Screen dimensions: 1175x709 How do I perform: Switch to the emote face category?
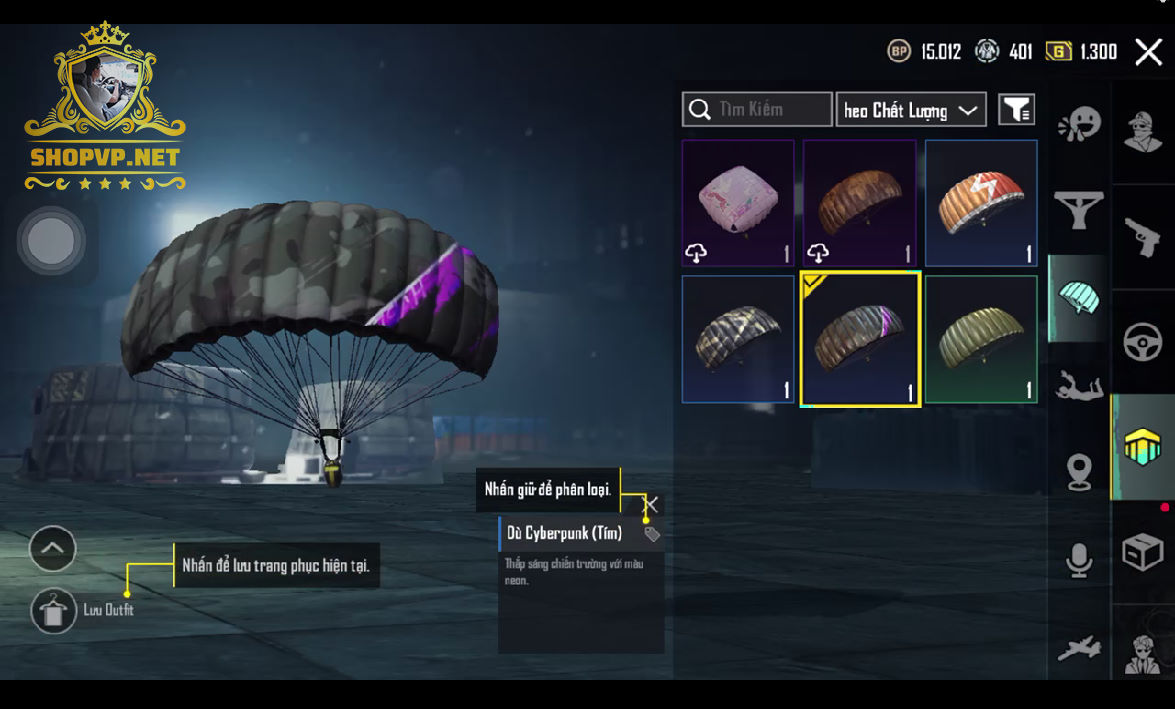(x=1078, y=125)
